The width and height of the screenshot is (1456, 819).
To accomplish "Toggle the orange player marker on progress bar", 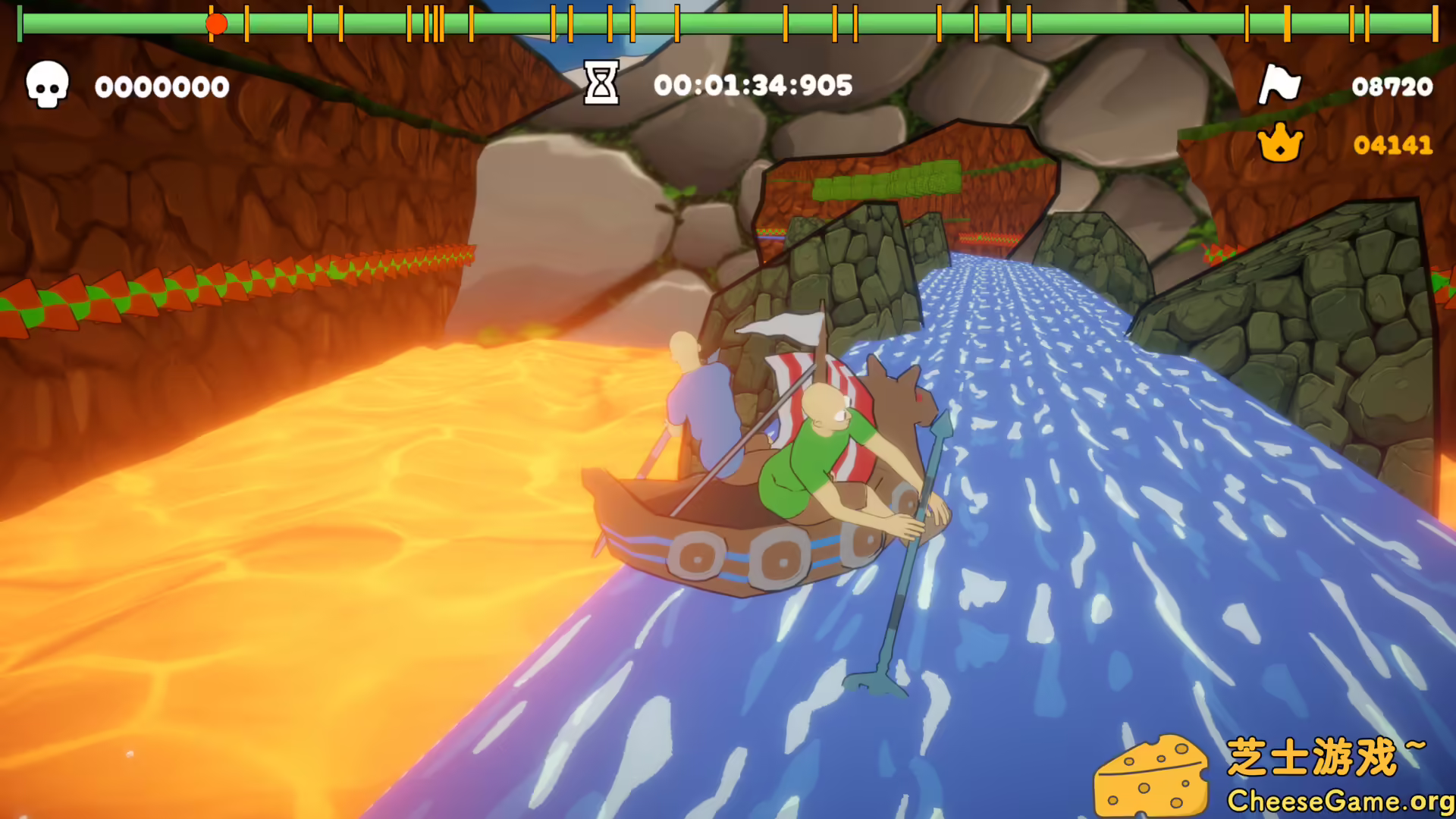I will [x=217, y=24].
